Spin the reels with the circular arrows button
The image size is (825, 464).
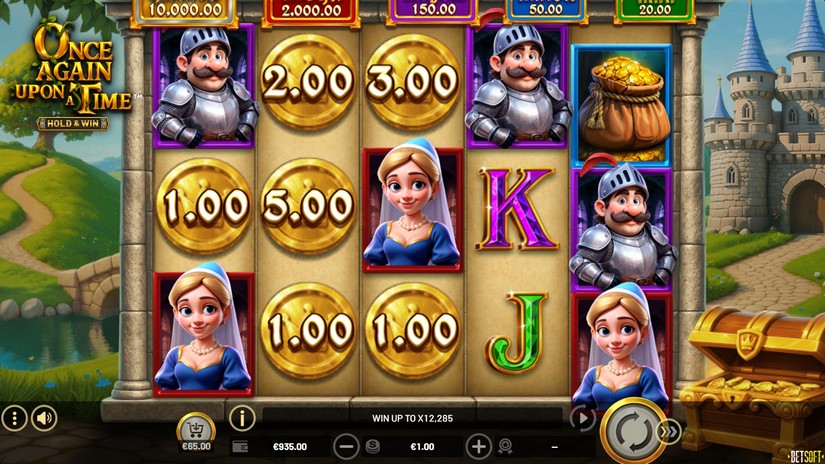coord(632,430)
